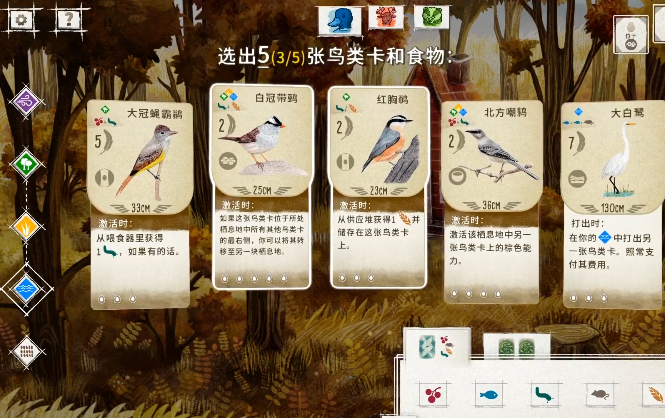Image resolution: width=665 pixels, height=418 pixels.
Task: Select the green forest habitat diamond
Action: 26,162
